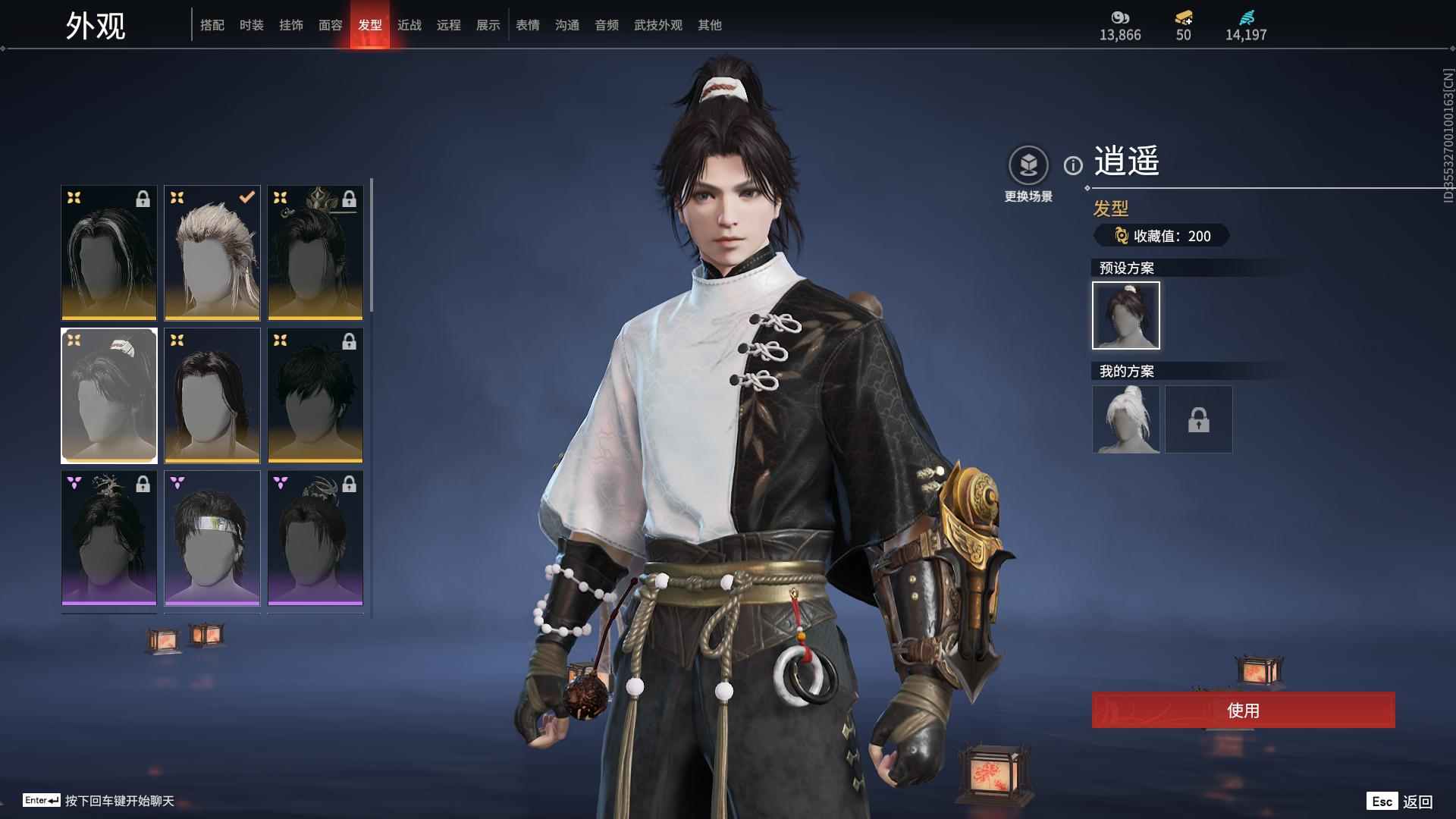
Task: Show the 表情 tab
Action: click(528, 25)
